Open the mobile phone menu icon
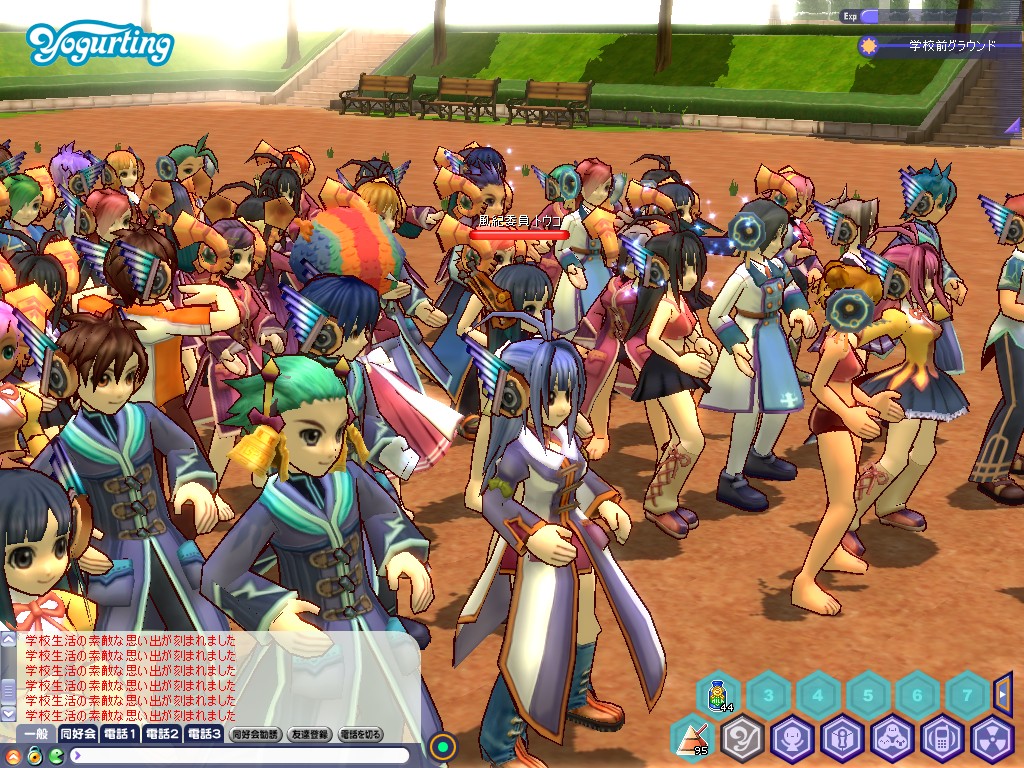The height and width of the screenshot is (768, 1024). (x=942, y=739)
